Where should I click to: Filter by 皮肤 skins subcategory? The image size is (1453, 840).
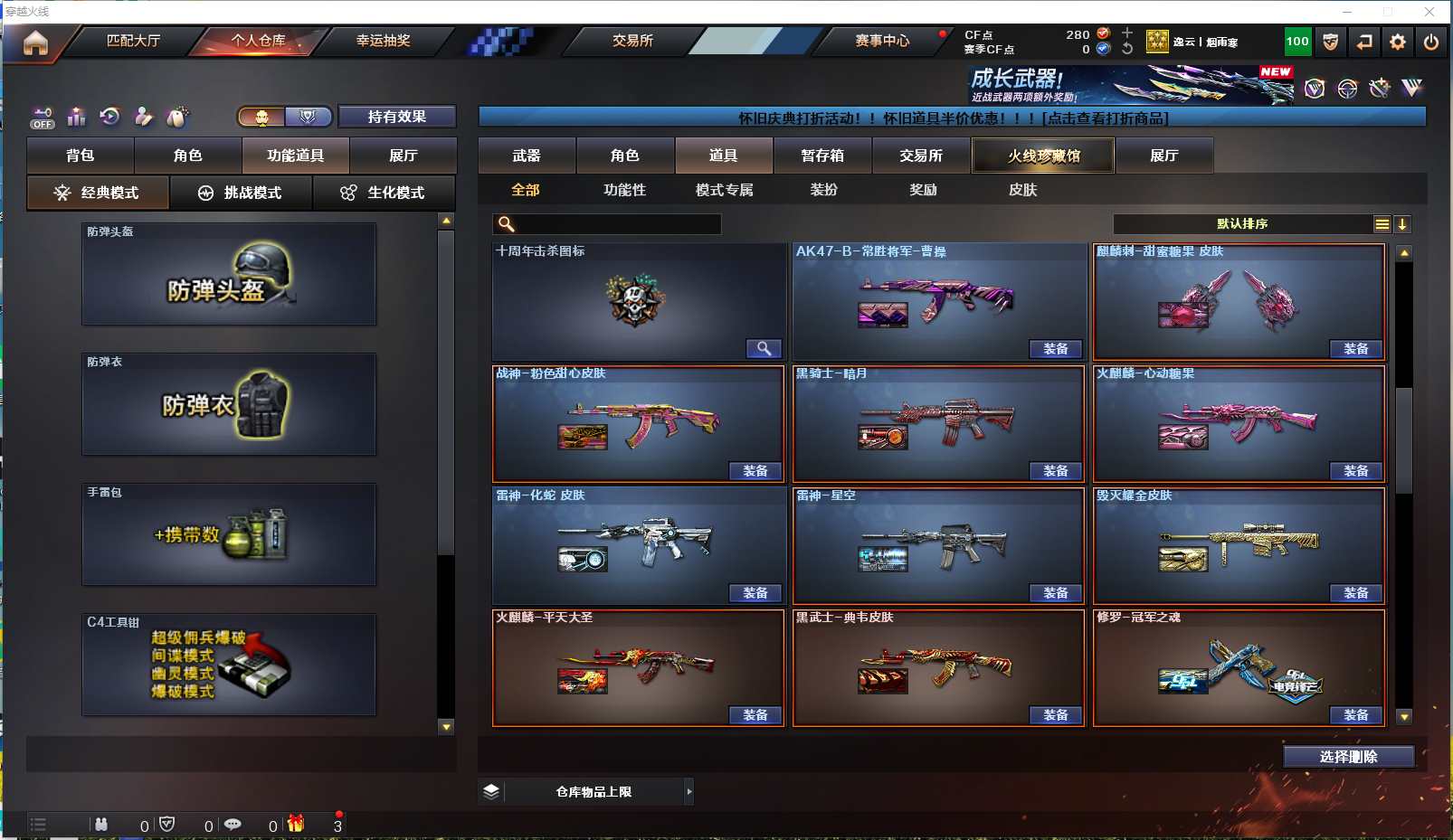pyautogui.click(x=1022, y=190)
